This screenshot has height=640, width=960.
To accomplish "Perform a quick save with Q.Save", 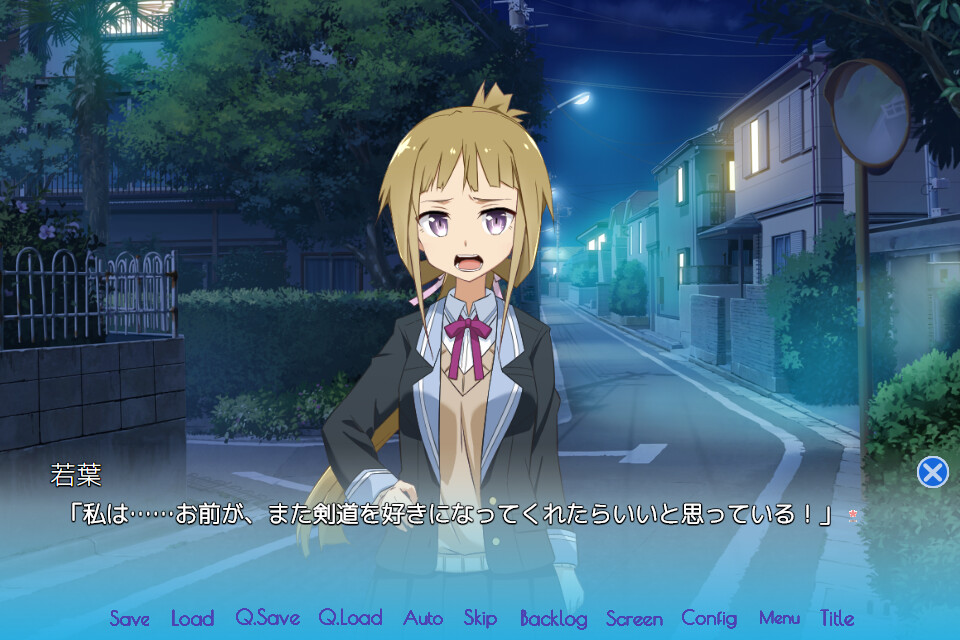I will click(x=267, y=618).
